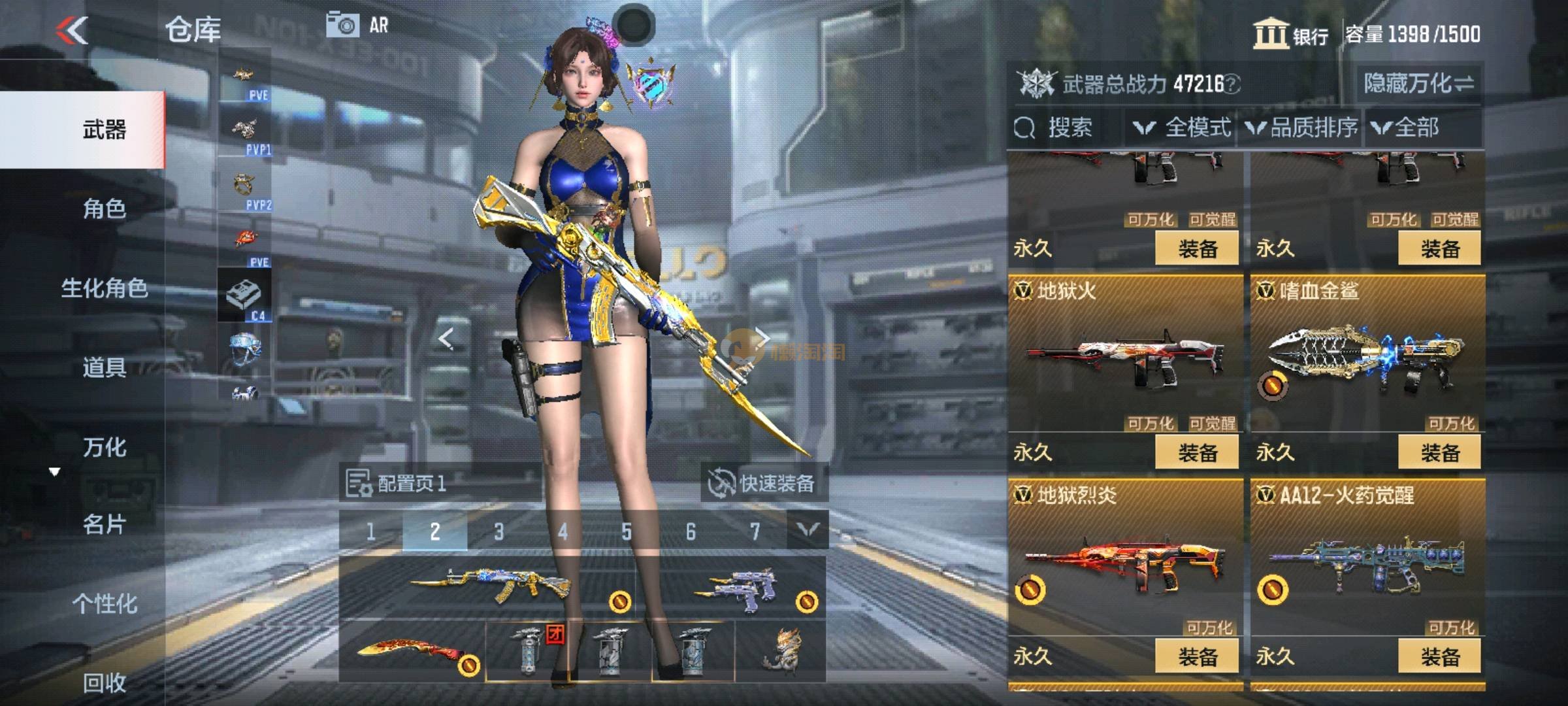Open the 万化 tab
Viewport: 1568px width, 706px height.
(105, 447)
